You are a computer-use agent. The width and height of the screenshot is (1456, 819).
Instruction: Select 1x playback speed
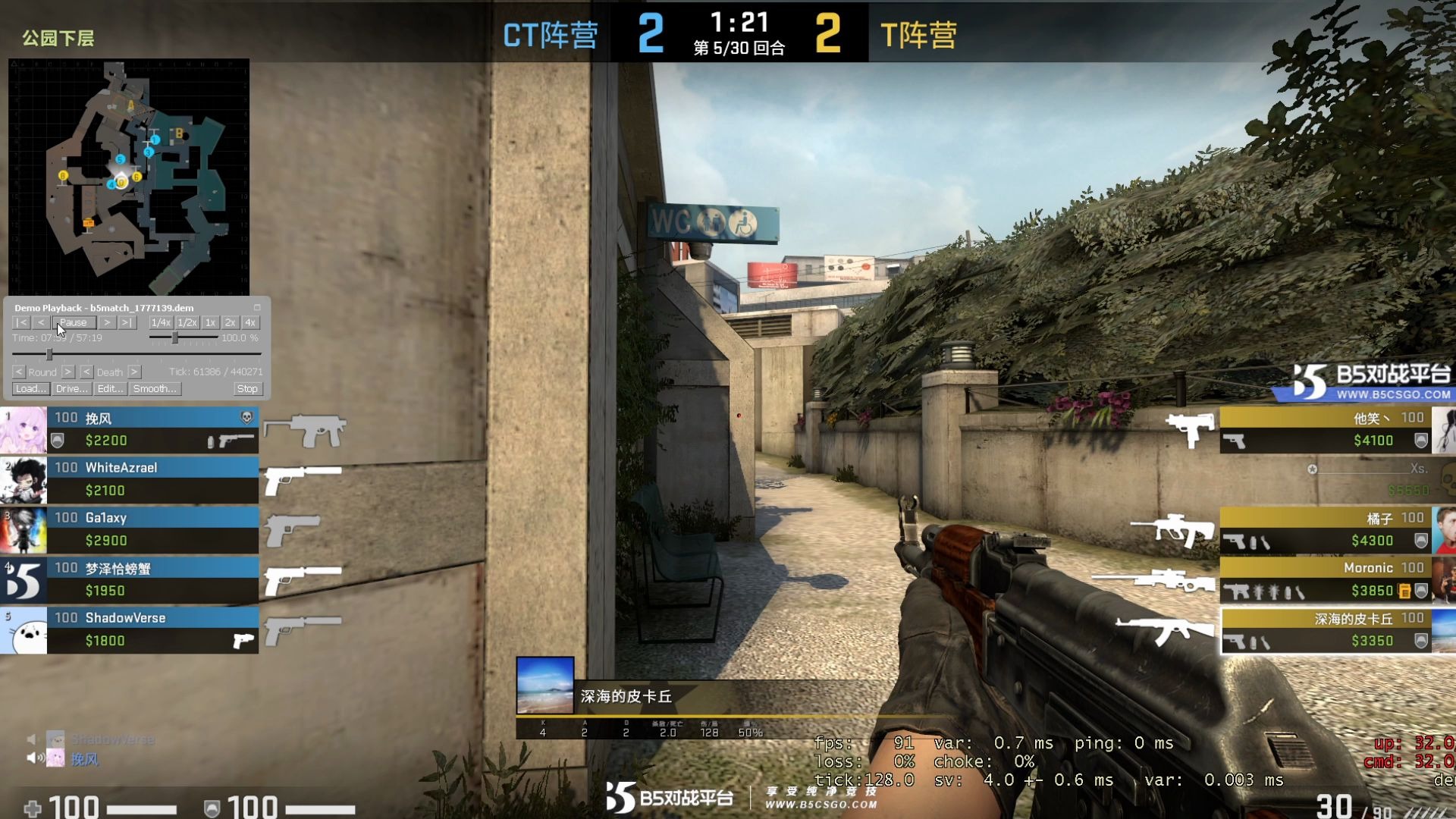coord(211,322)
